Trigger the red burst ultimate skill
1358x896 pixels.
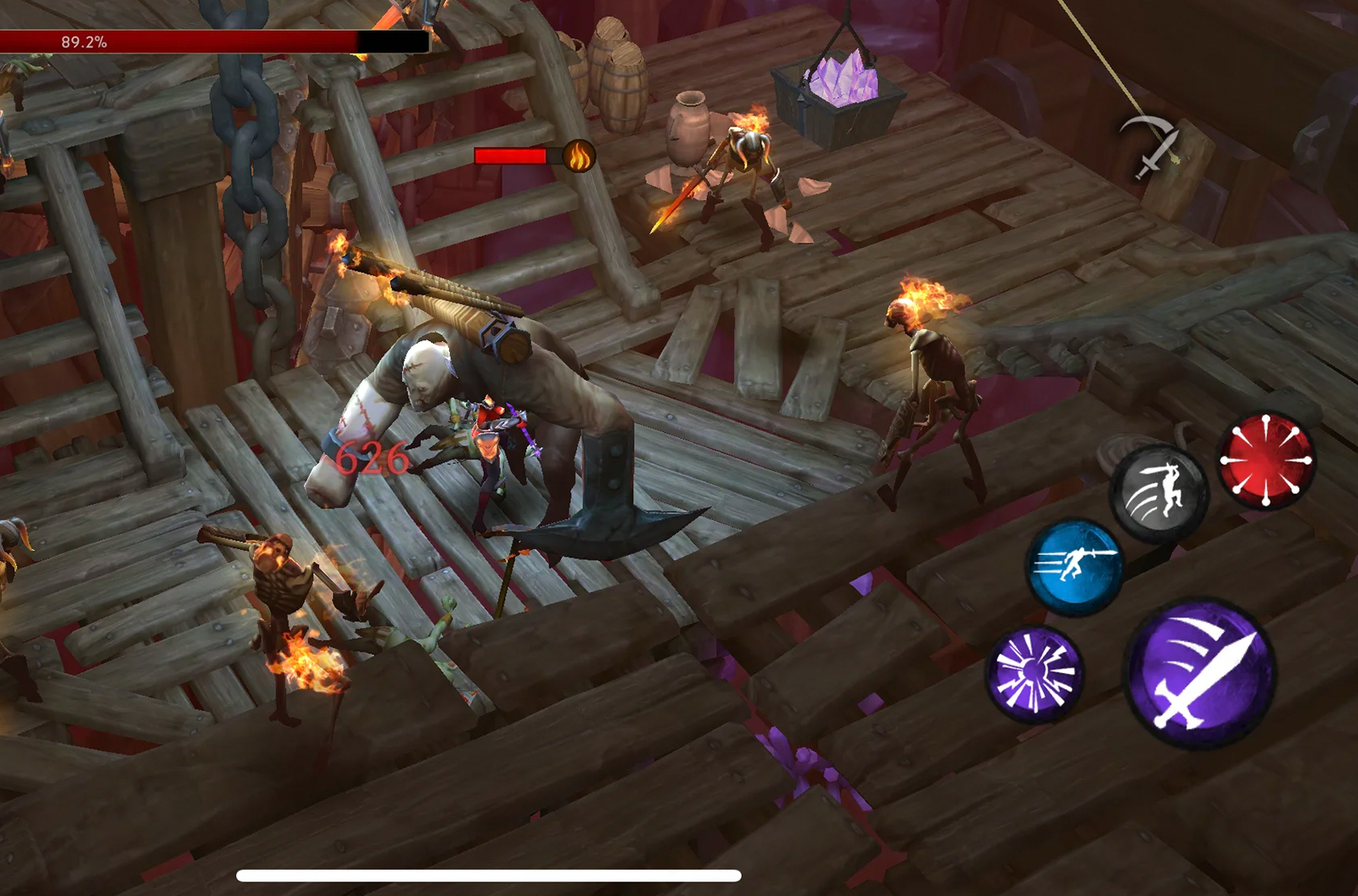(1265, 459)
